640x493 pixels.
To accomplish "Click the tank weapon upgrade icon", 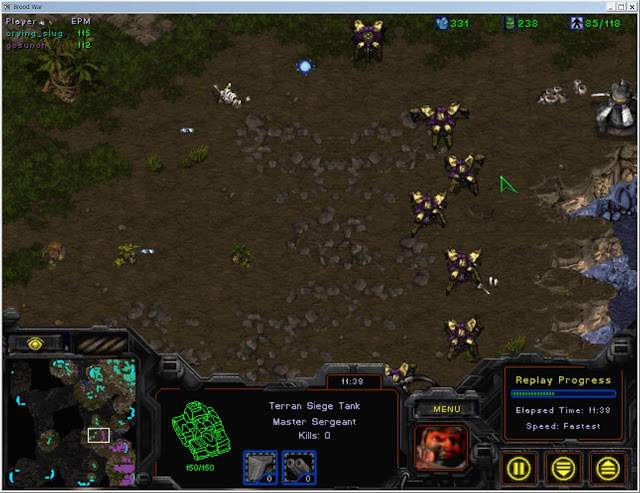I will (x=259, y=465).
